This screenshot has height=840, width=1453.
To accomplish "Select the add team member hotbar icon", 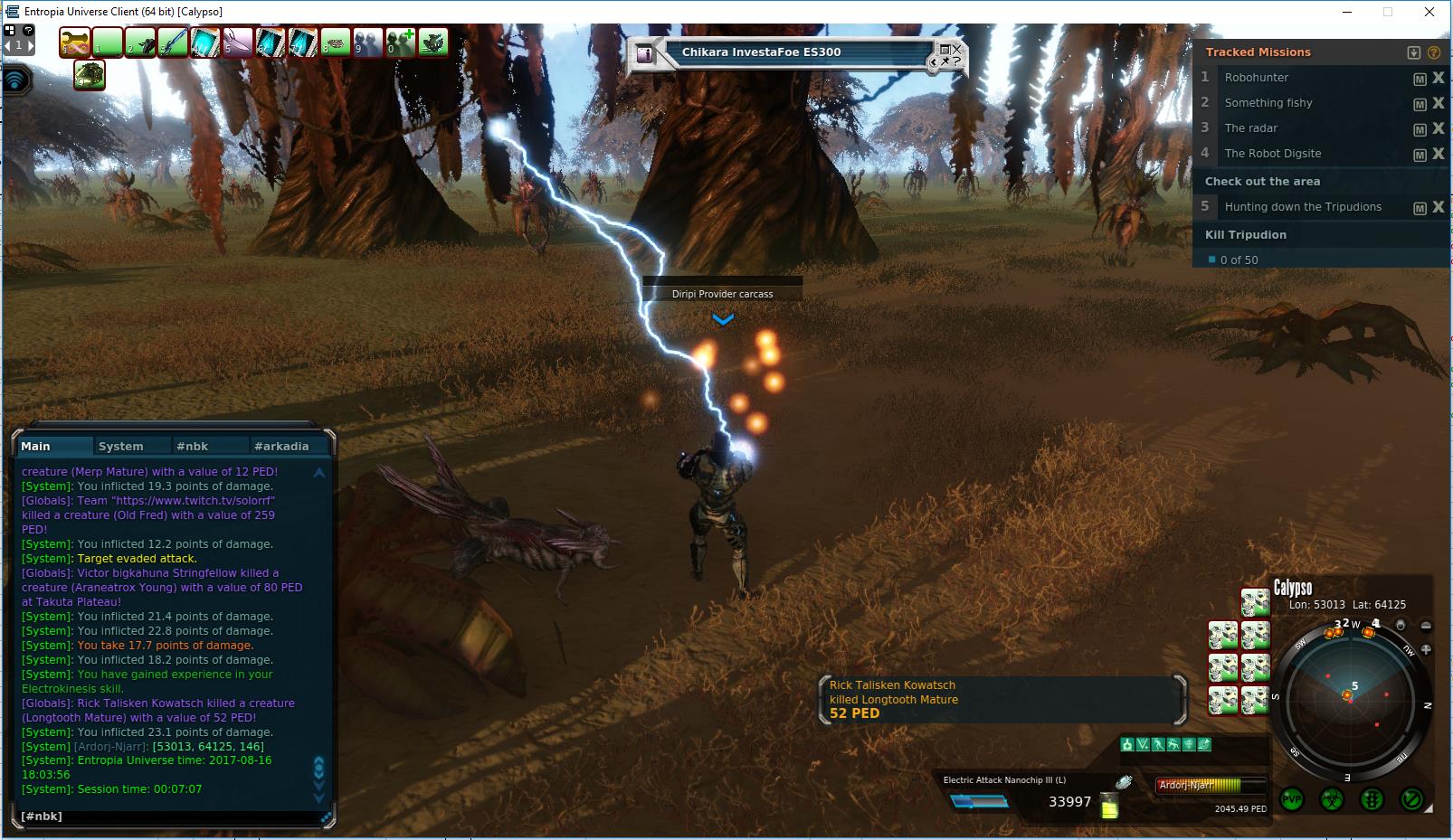I will tap(401, 42).
